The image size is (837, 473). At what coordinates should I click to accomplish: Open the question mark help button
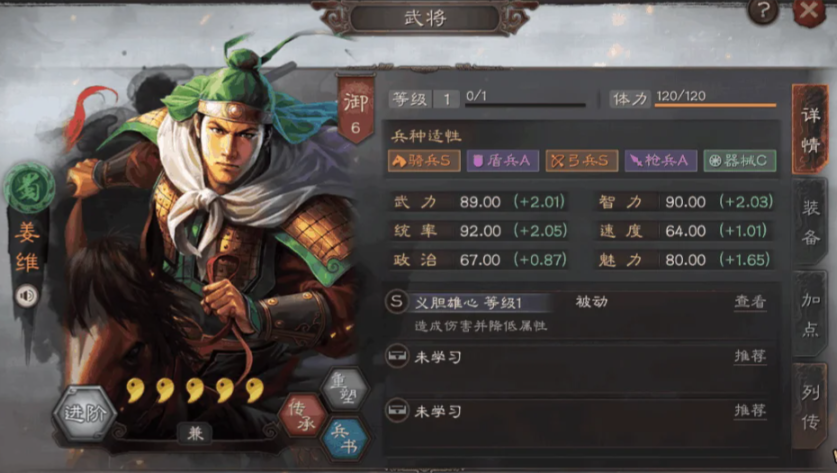point(763,12)
